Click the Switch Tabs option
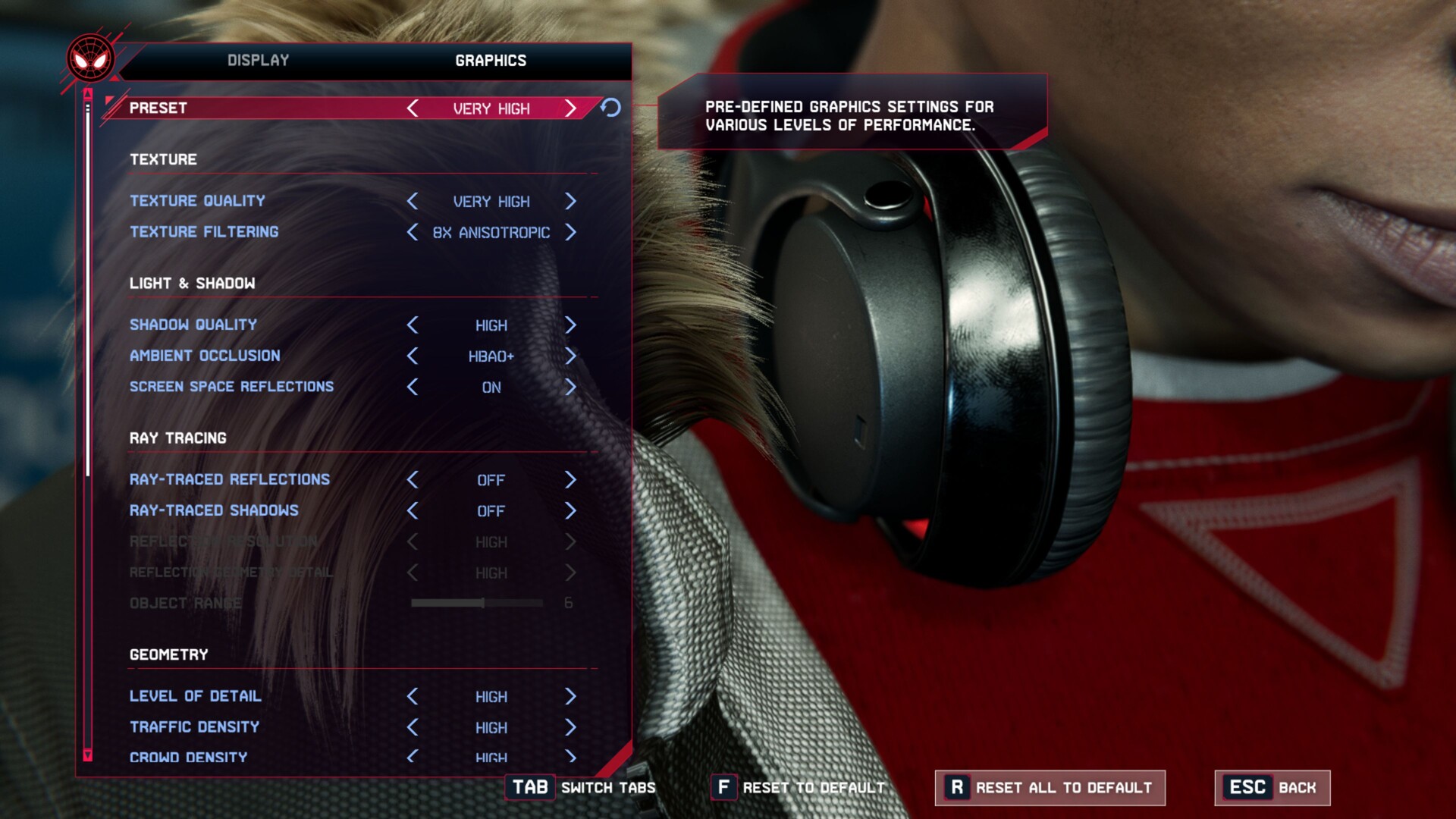Image resolution: width=1456 pixels, height=819 pixels. (582, 788)
